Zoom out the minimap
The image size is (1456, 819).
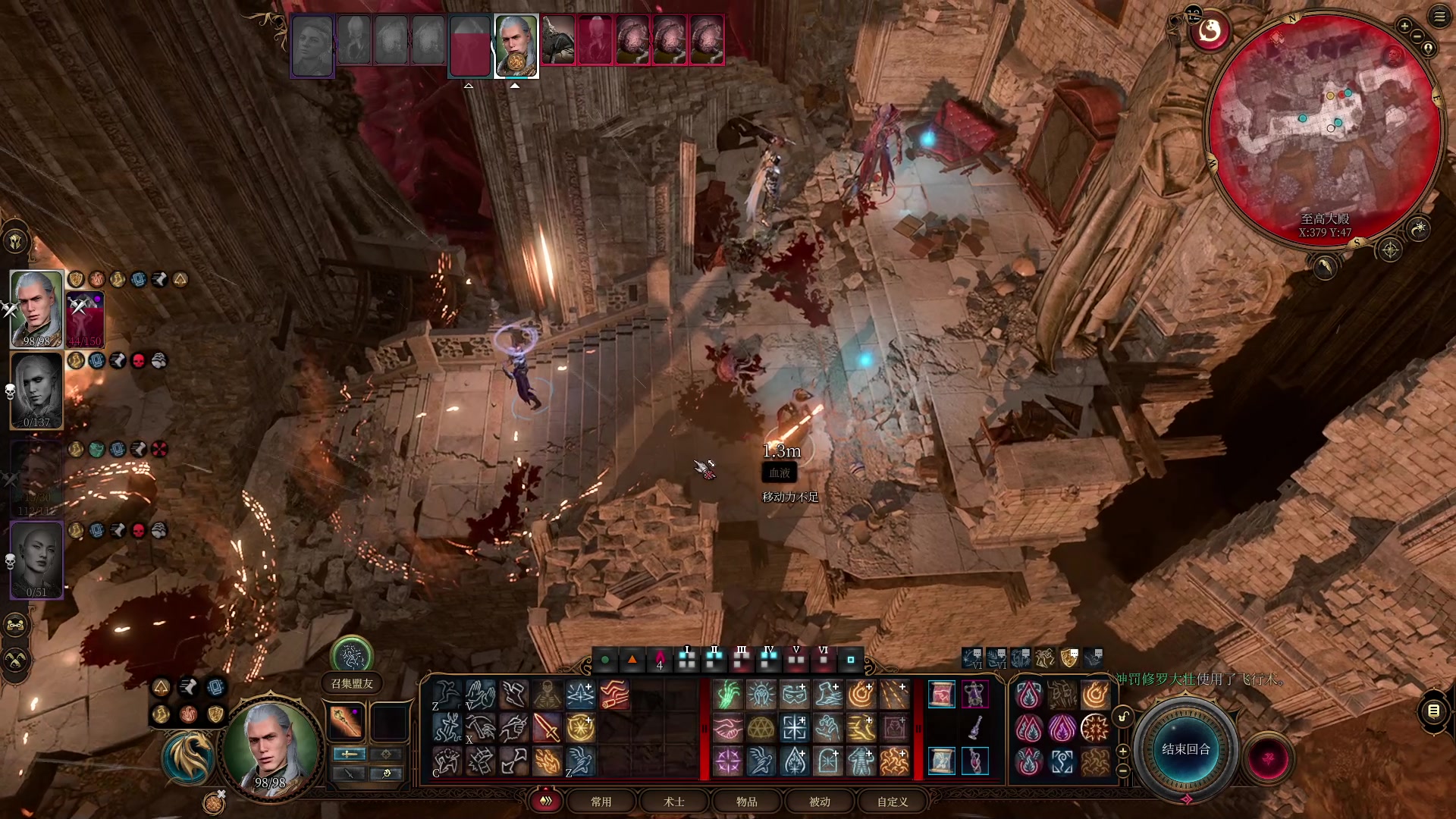coord(1417,36)
